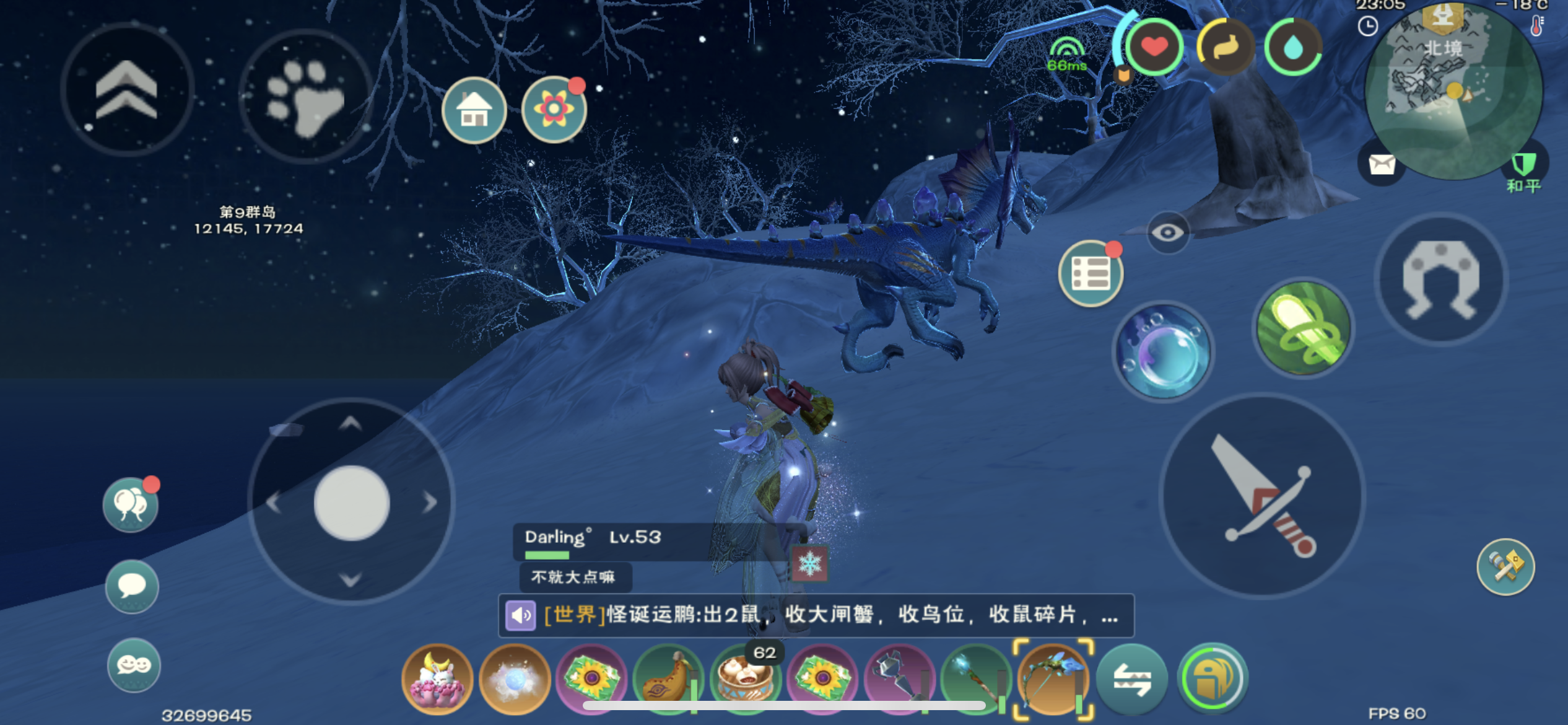Open the world chat message bar
The height and width of the screenshot is (725, 1568).
816,615
